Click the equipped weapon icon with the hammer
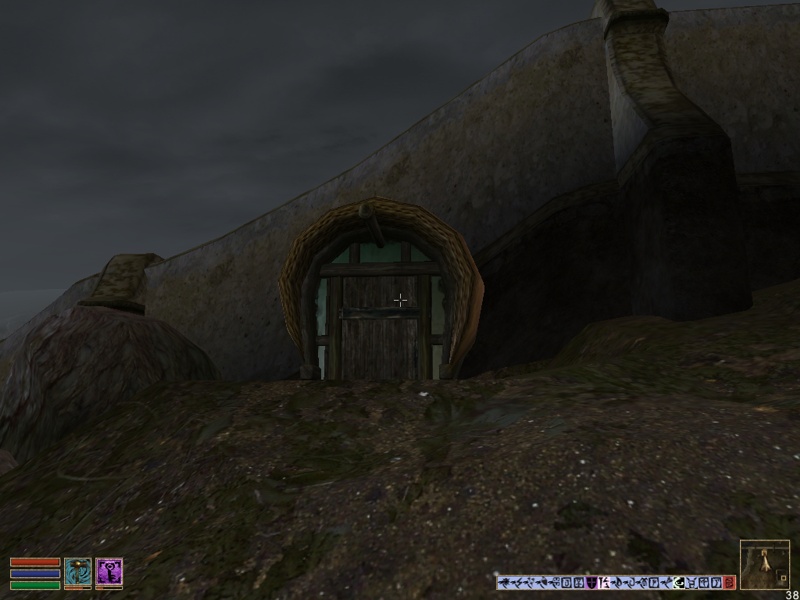Image resolution: width=800 pixels, height=600 pixels. [x=78, y=572]
